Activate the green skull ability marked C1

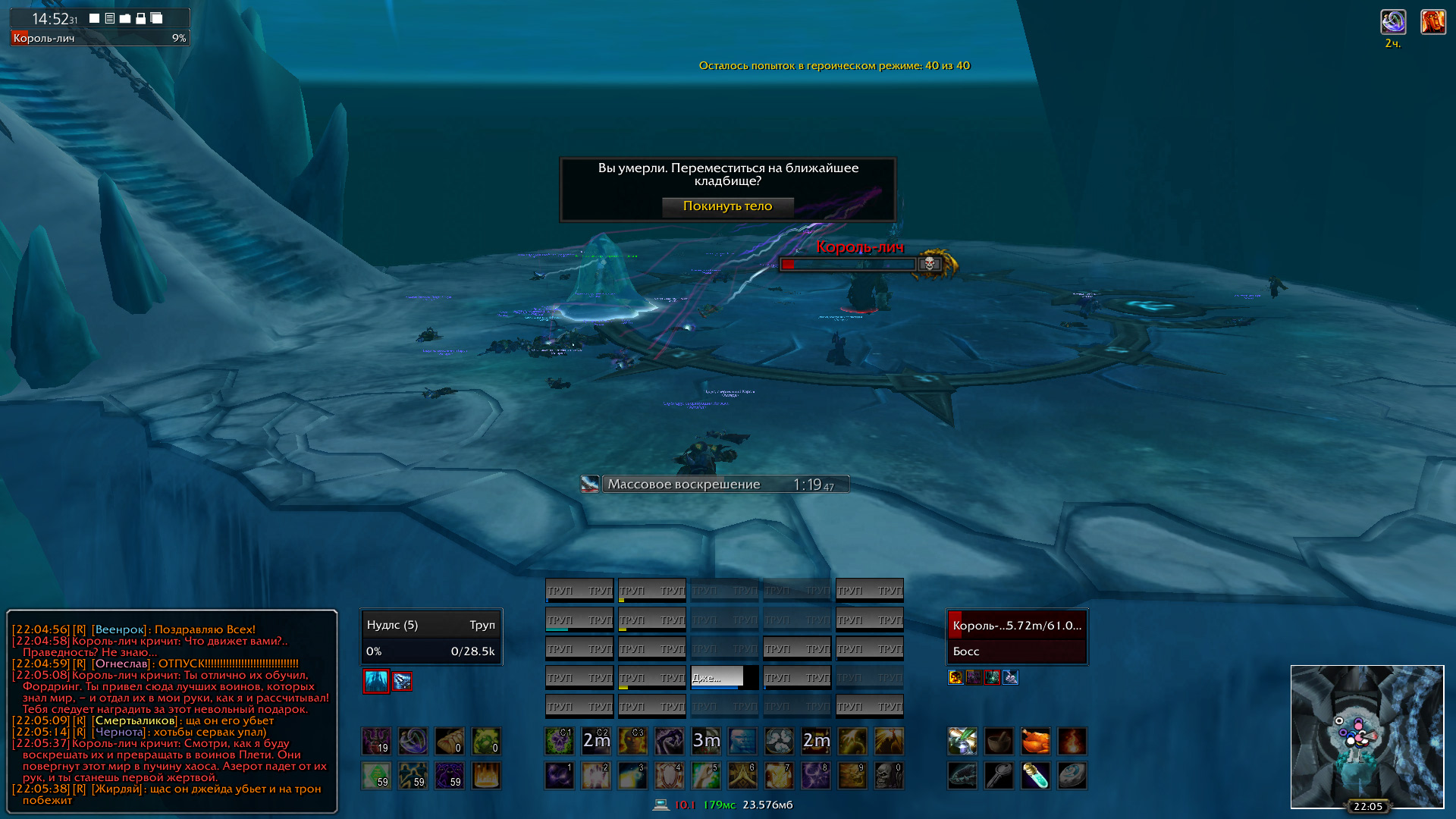[x=560, y=741]
